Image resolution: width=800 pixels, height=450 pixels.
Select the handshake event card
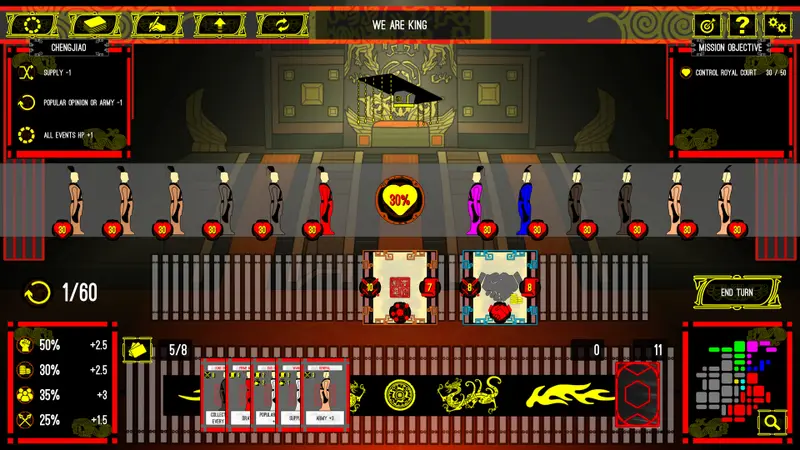[499, 287]
